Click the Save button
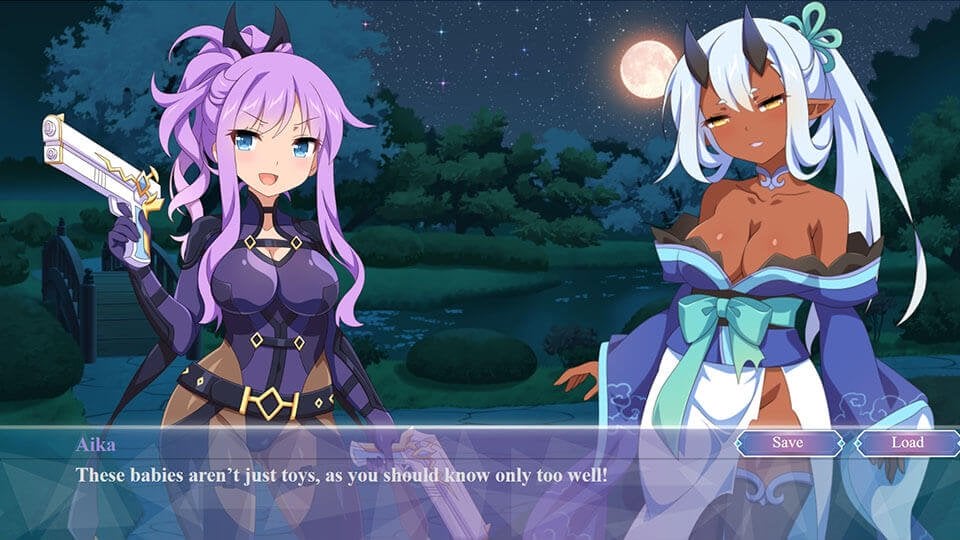The width and height of the screenshot is (960, 540). pyautogui.click(x=788, y=442)
